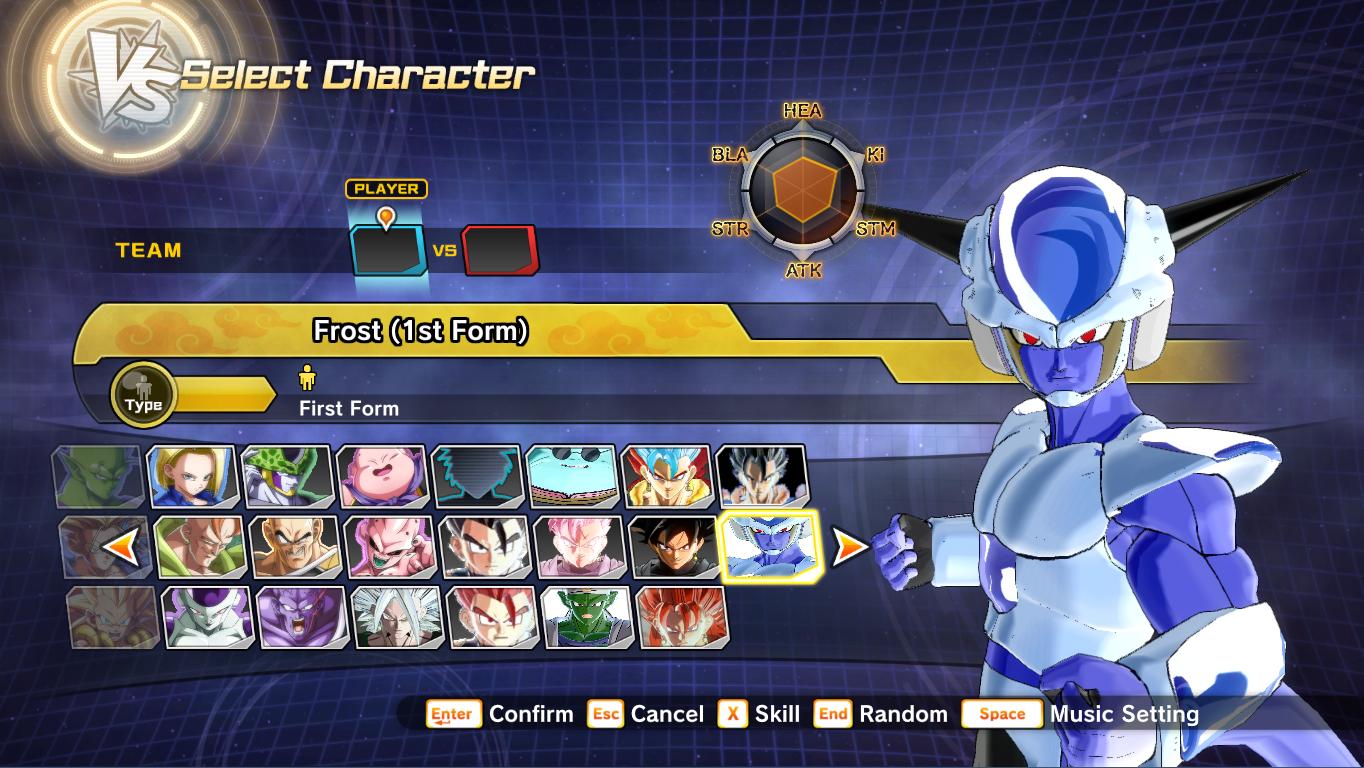Select the blue player team slot

388,250
